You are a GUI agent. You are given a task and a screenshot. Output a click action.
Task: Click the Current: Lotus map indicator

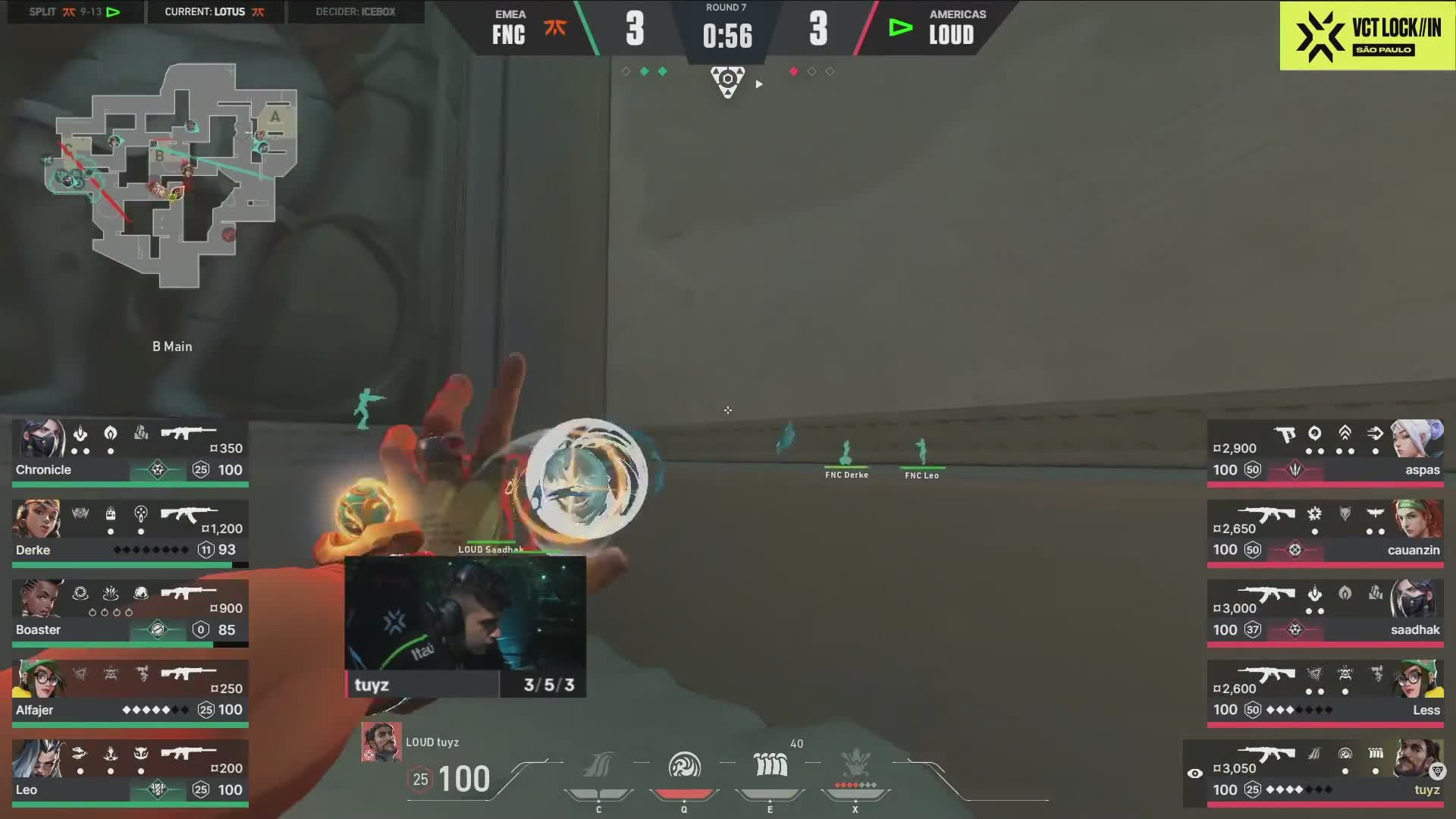coord(215,12)
